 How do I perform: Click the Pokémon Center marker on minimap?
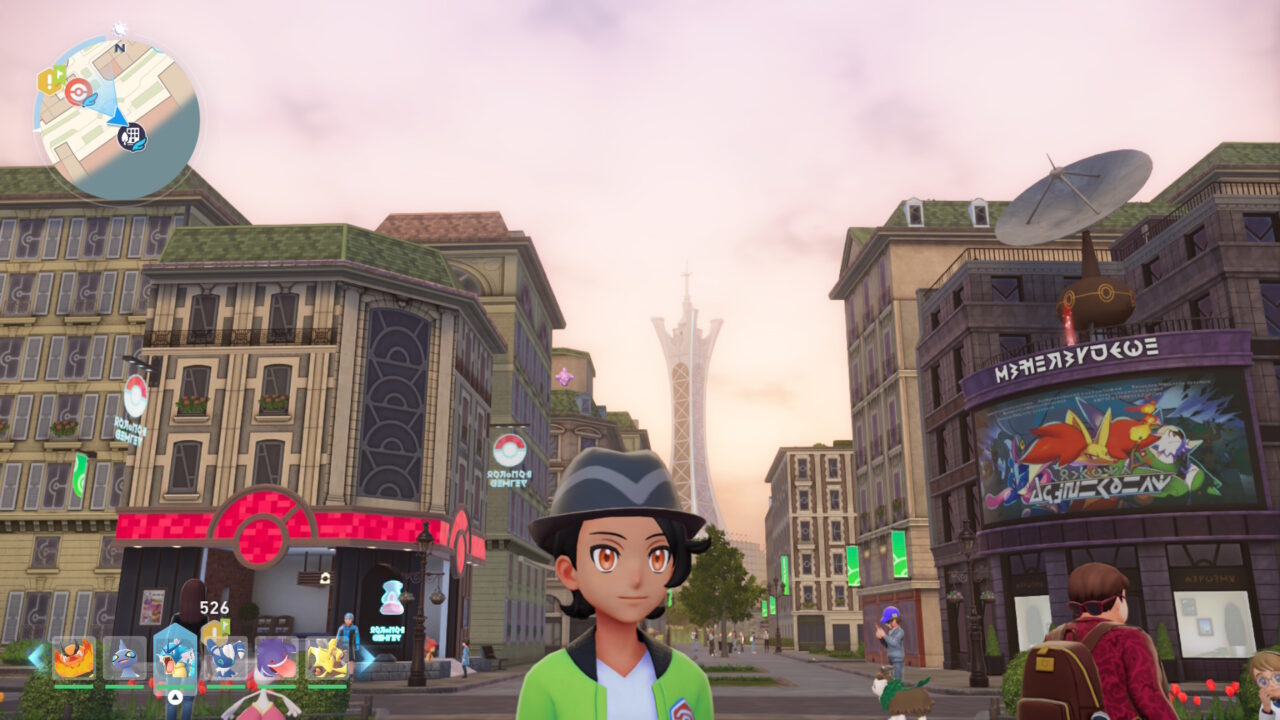(x=78, y=92)
